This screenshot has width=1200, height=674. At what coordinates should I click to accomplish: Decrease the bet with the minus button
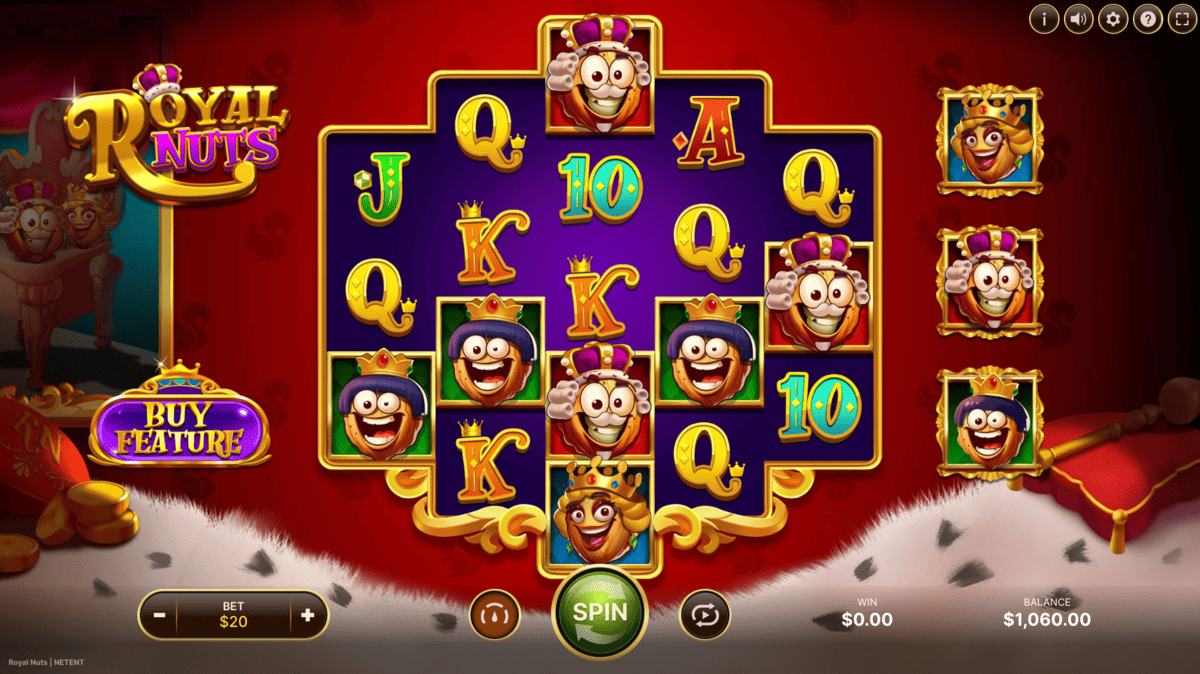(x=159, y=615)
